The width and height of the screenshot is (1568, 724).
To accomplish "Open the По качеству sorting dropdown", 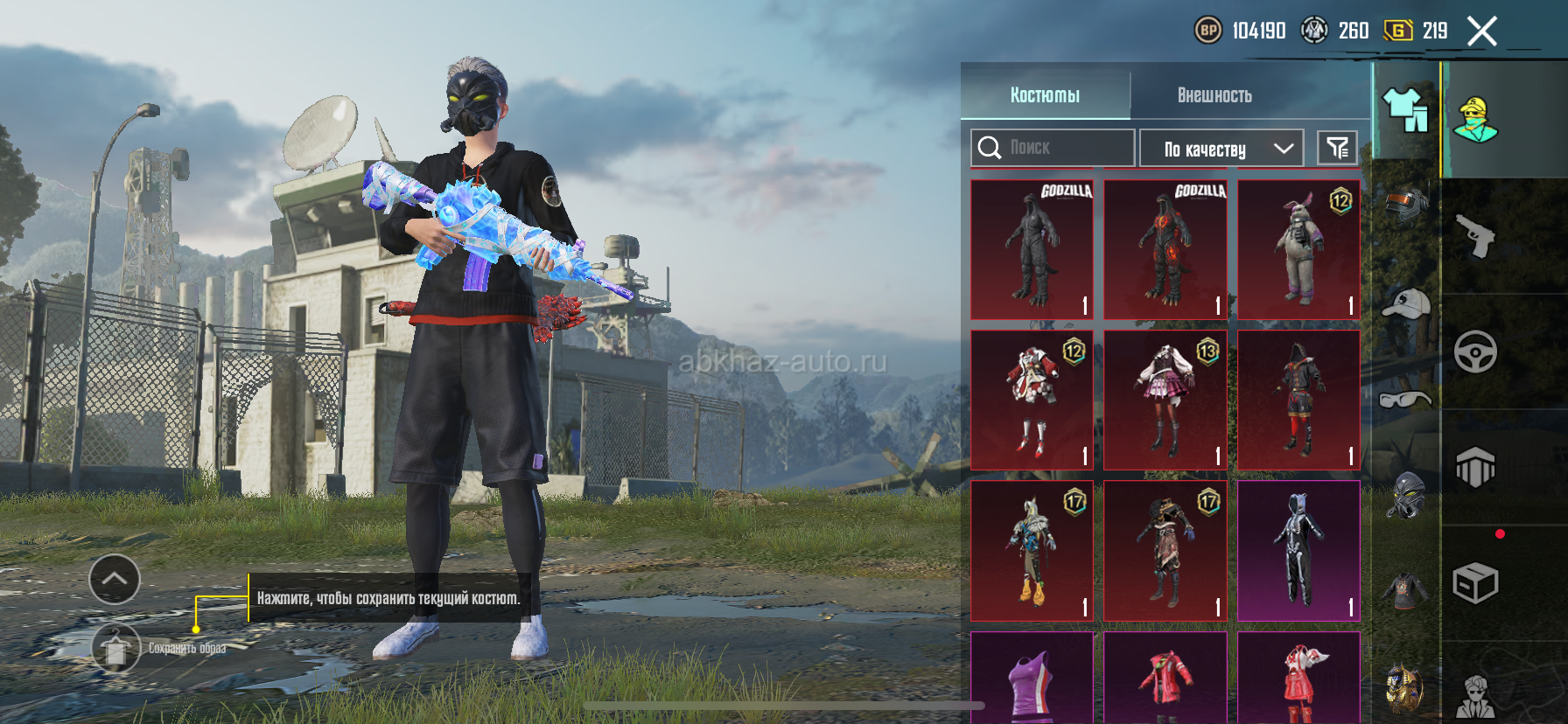I will coord(1221,149).
